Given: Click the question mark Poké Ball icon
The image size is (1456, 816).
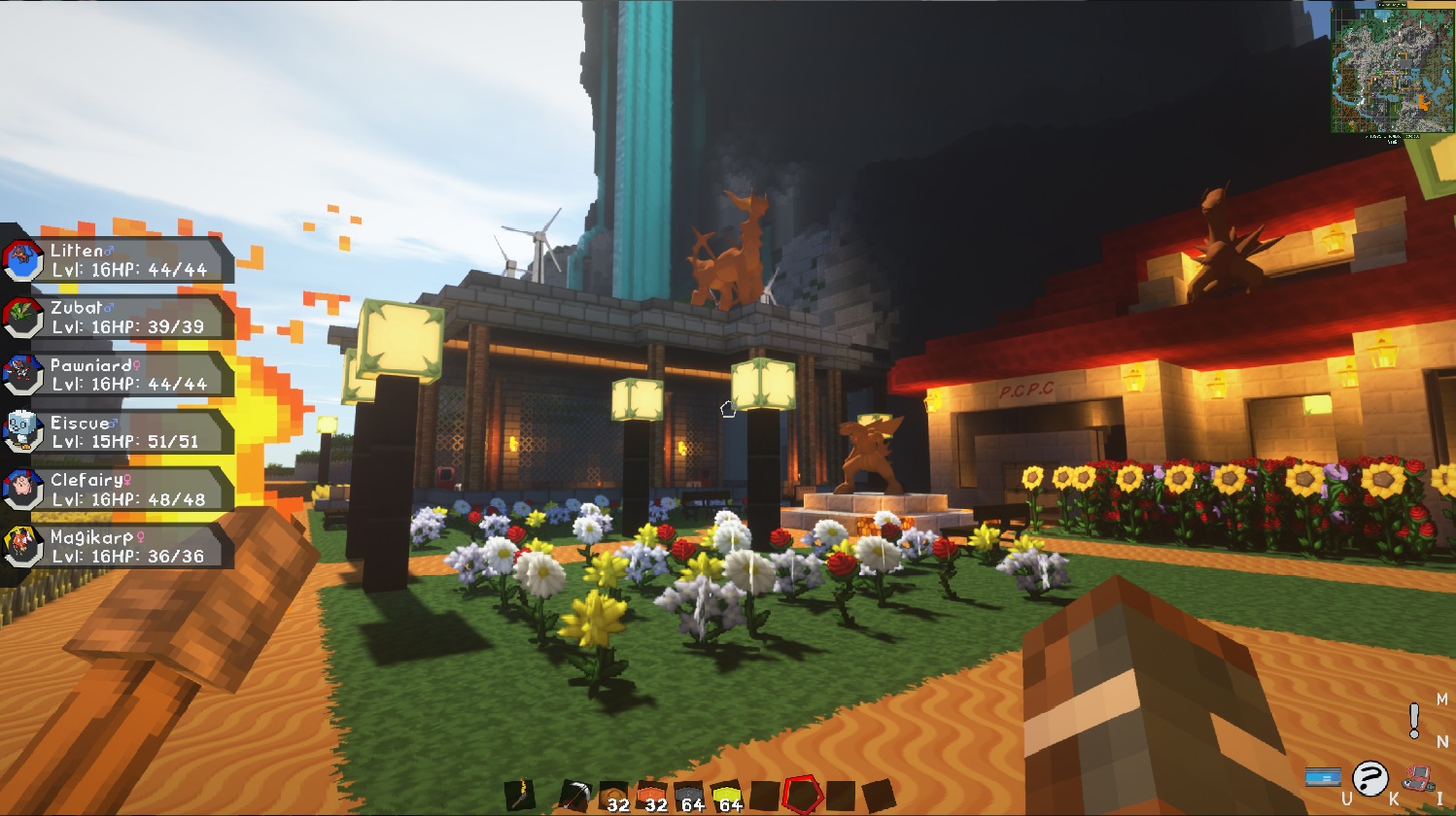Looking at the screenshot, I should [x=1369, y=777].
